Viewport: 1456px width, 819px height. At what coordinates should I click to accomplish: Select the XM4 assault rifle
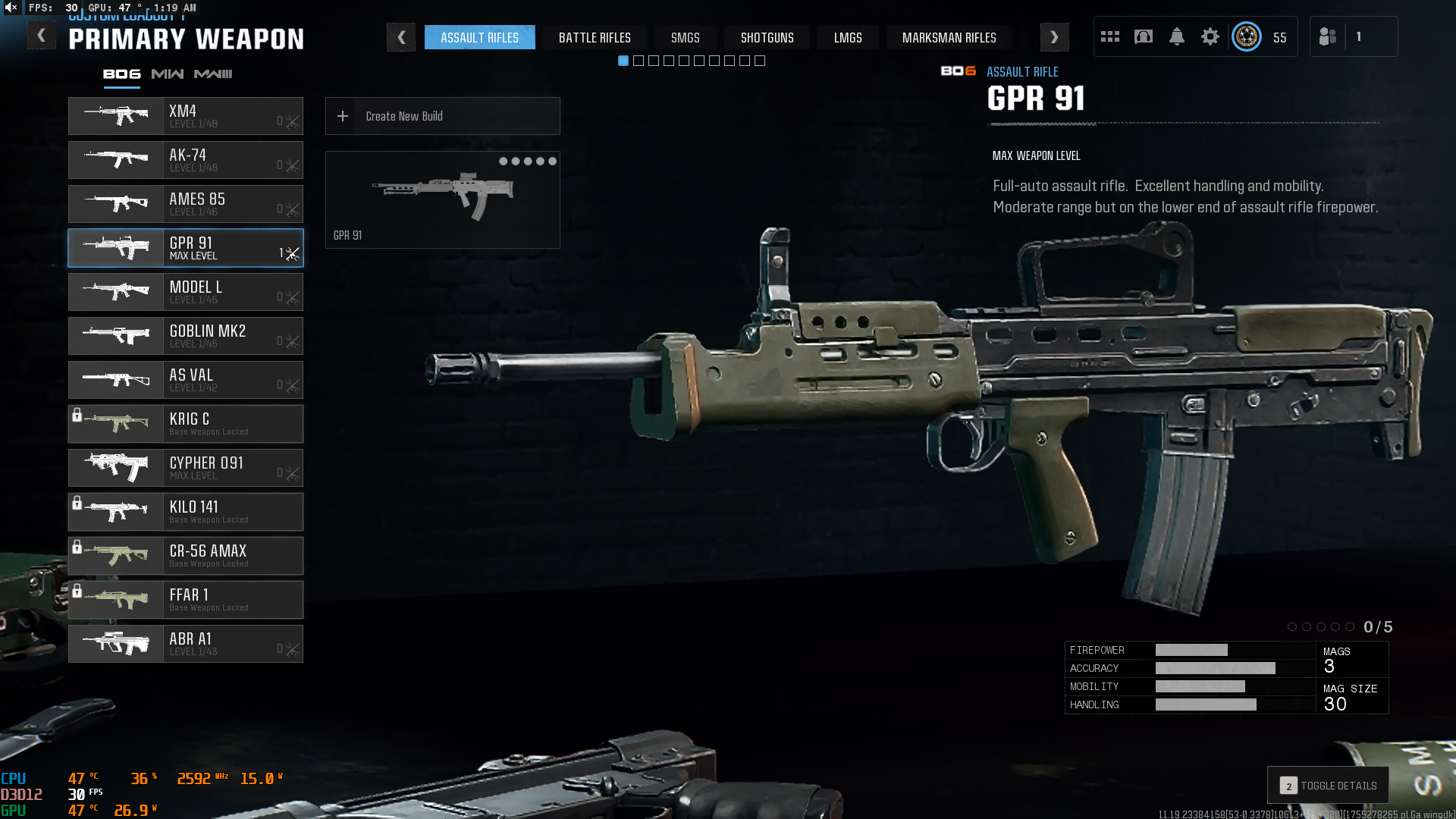185,116
